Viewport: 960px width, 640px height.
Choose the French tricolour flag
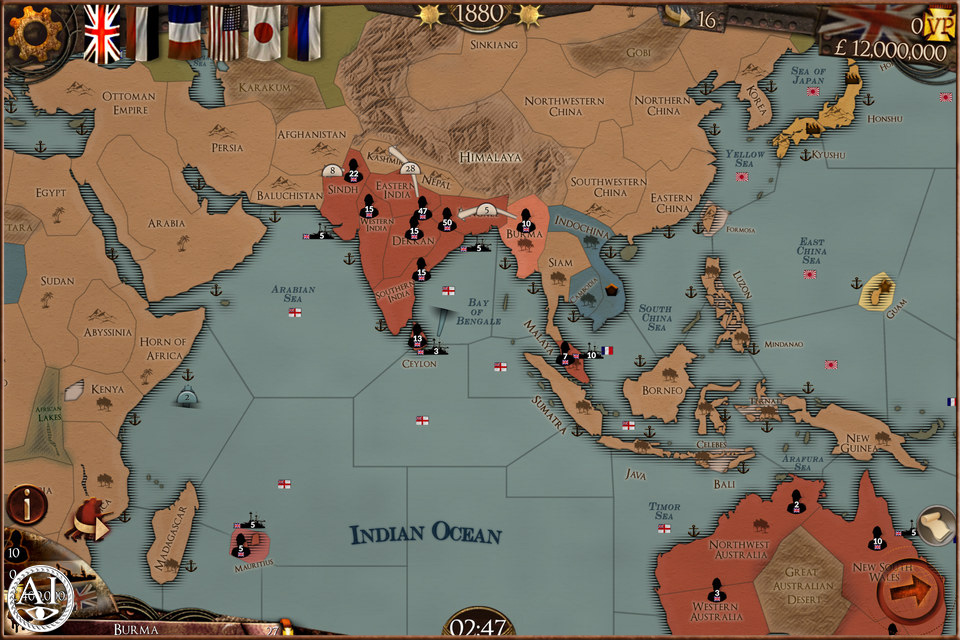pyautogui.click(x=184, y=32)
